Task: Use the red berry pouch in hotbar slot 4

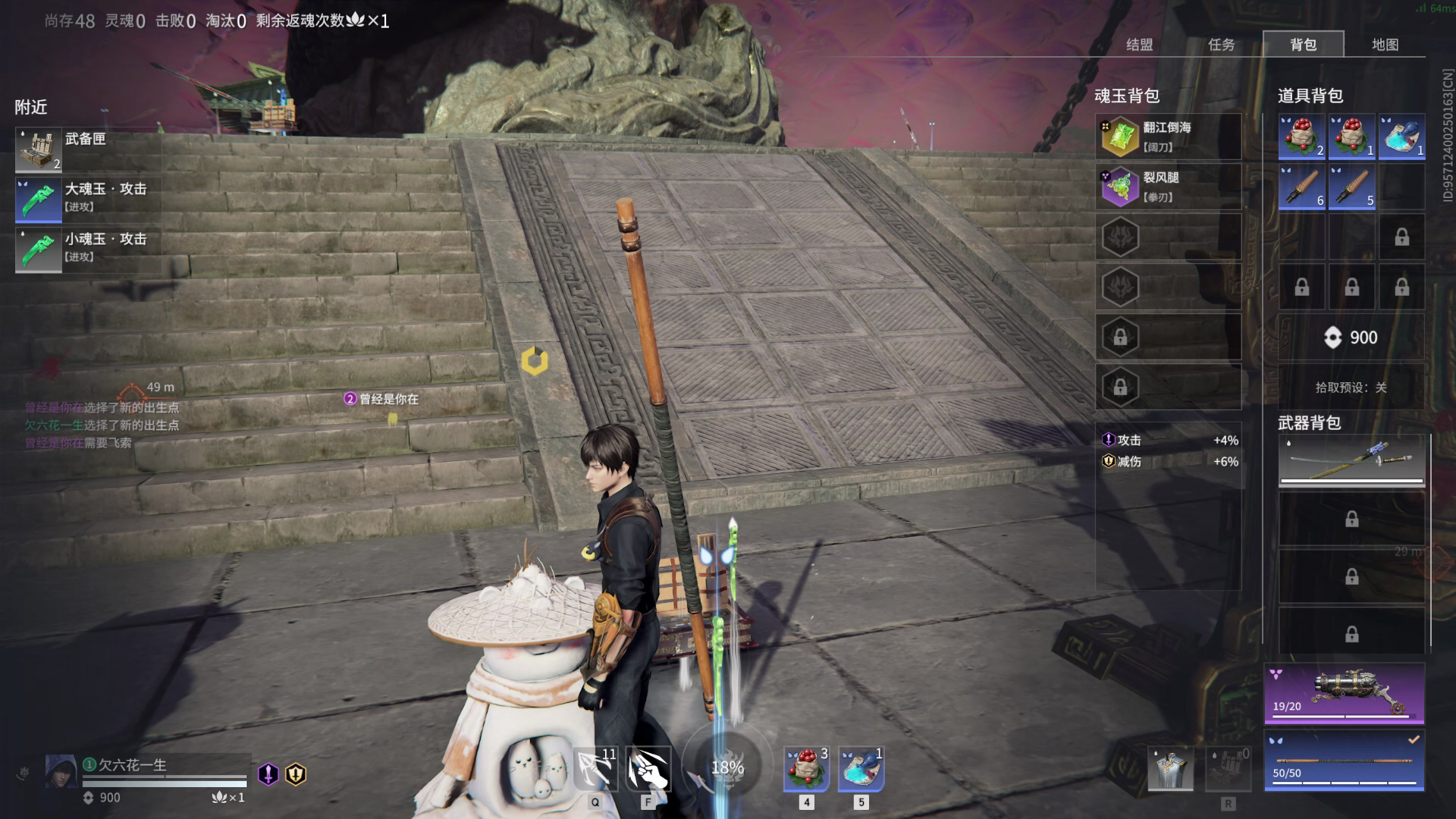Action: (x=806, y=768)
